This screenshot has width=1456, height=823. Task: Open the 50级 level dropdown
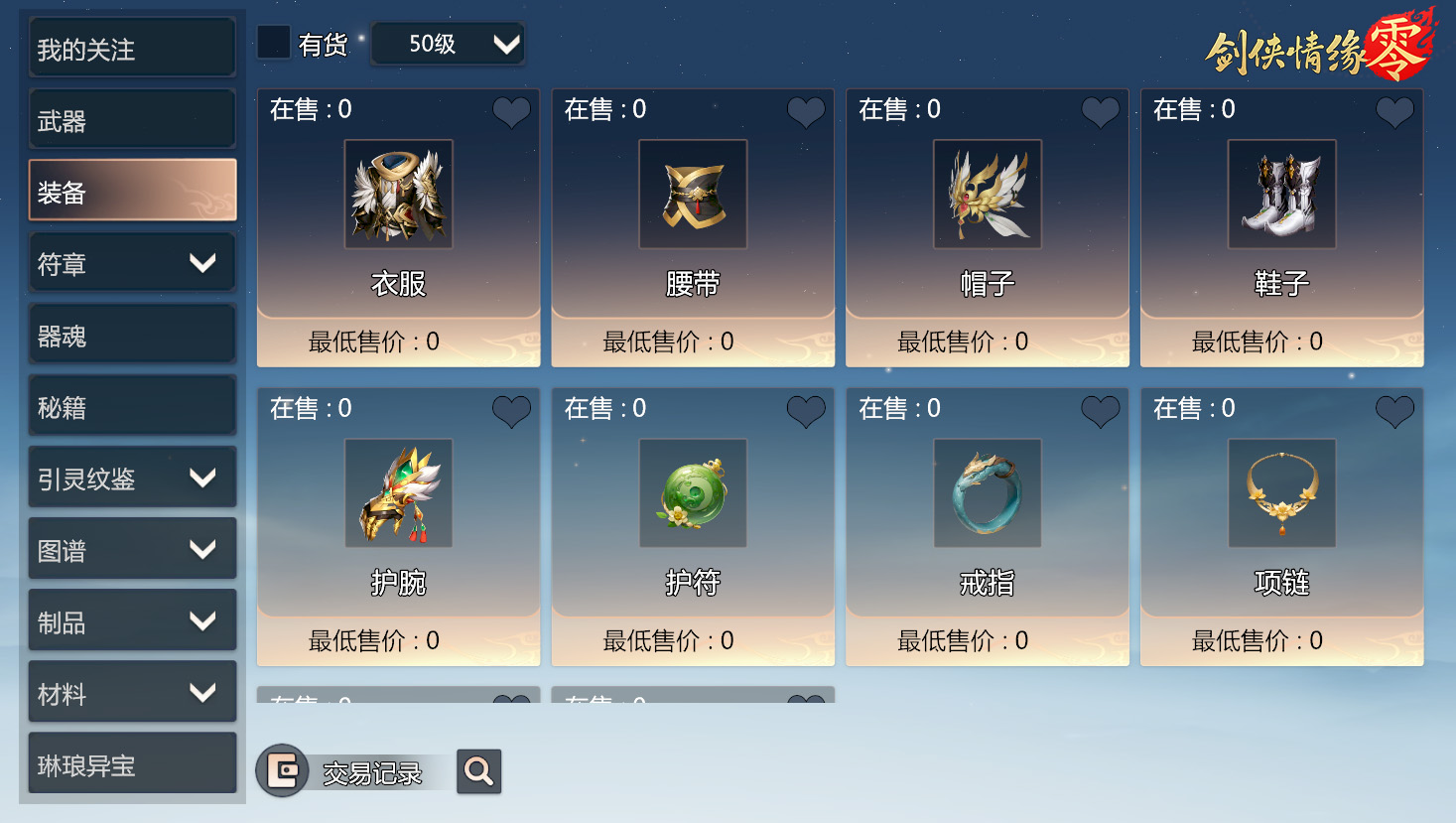448,44
